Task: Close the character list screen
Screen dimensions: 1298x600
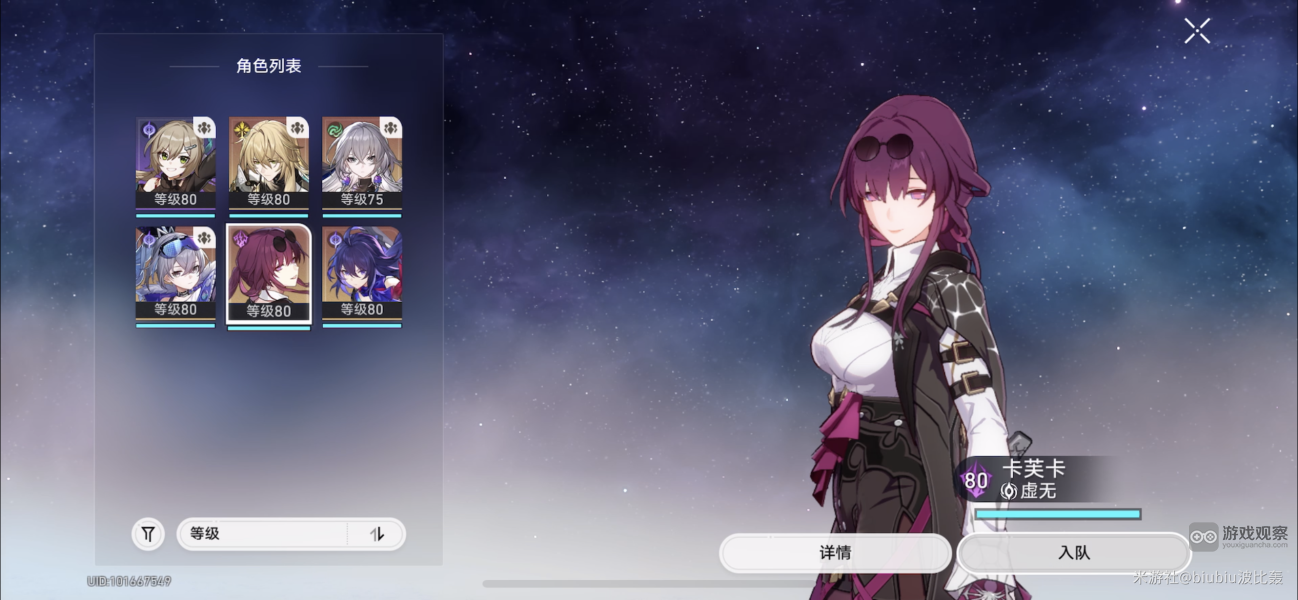Action: coord(1197,31)
